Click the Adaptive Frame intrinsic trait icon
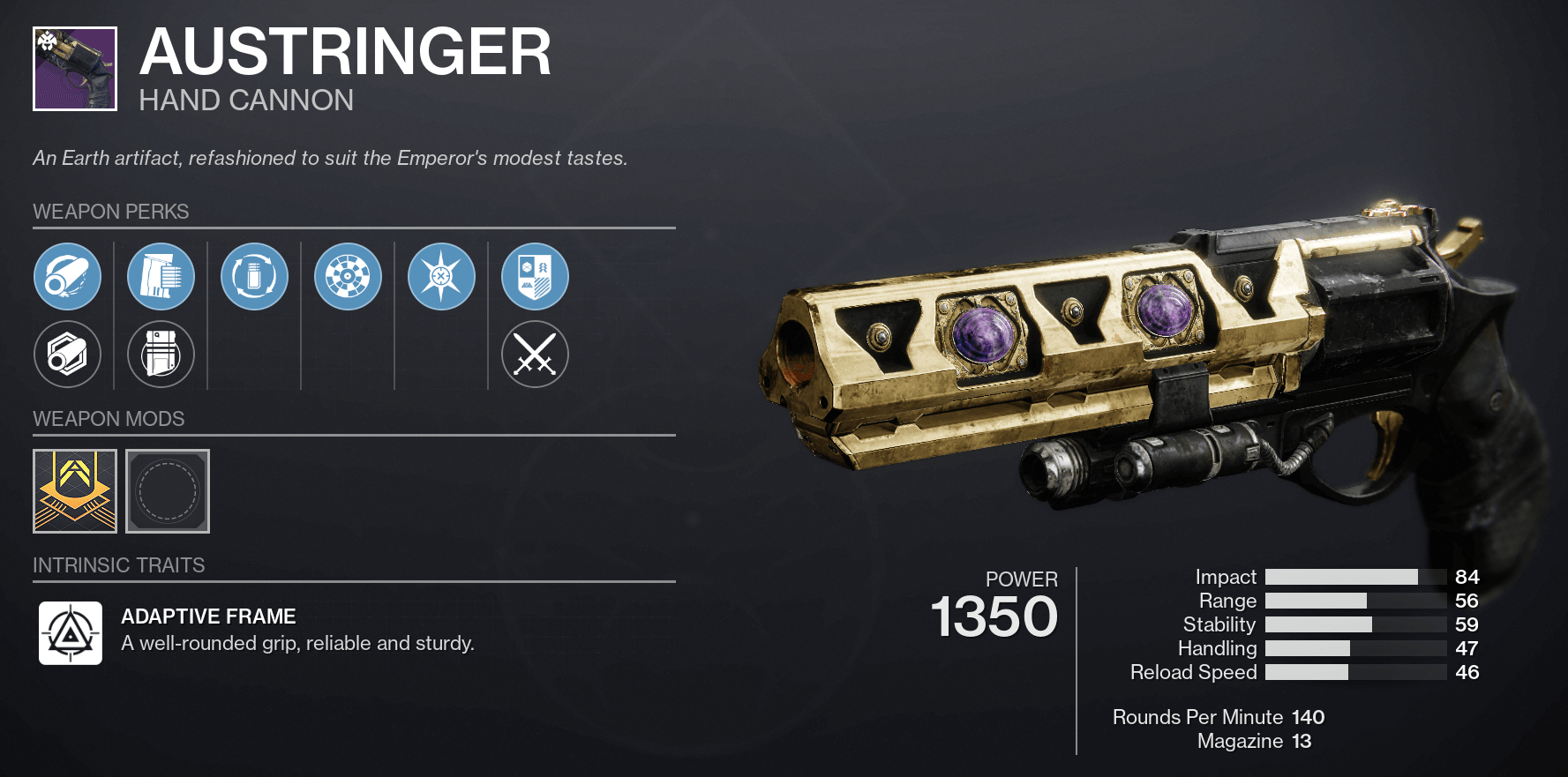This screenshot has height=777, width=1568. click(71, 632)
